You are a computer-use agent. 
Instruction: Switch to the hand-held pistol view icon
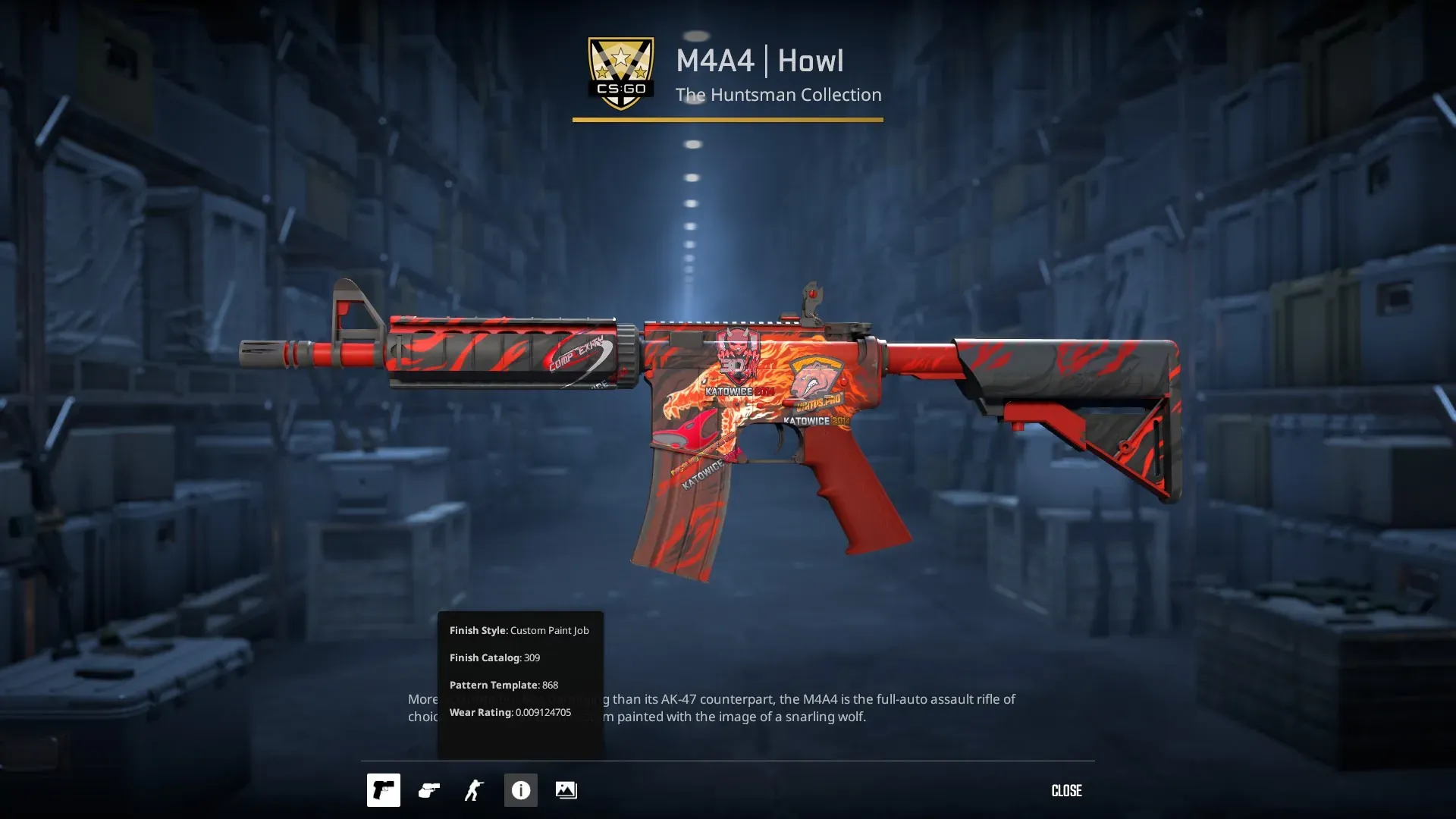(x=428, y=790)
